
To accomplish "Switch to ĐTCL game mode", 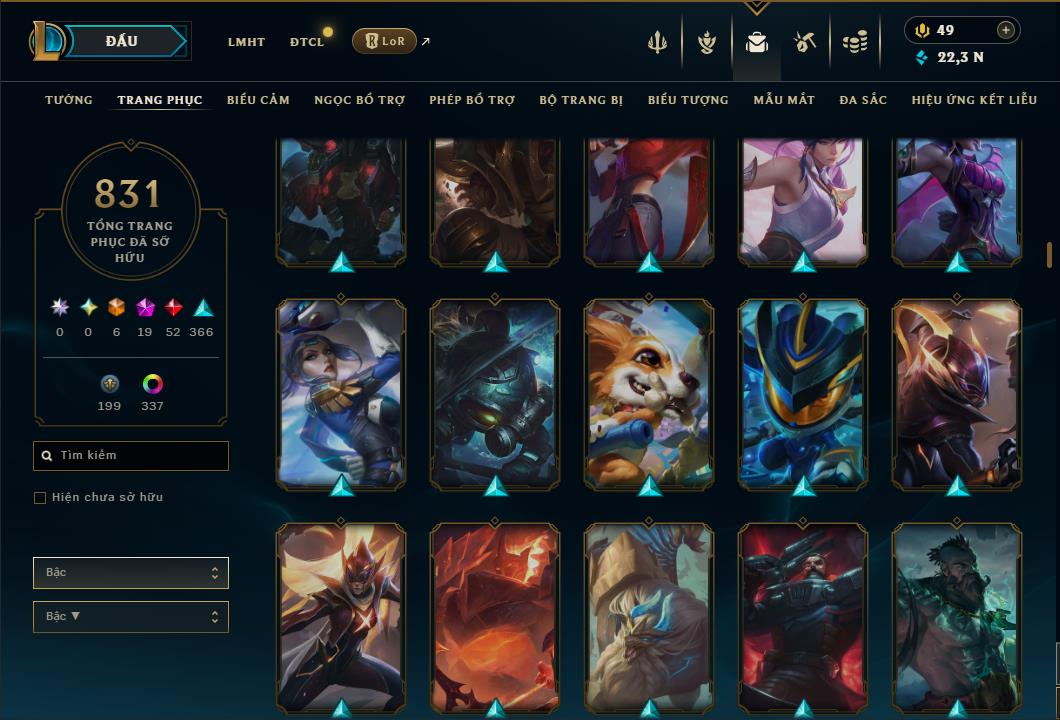I will pyautogui.click(x=306, y=42).
